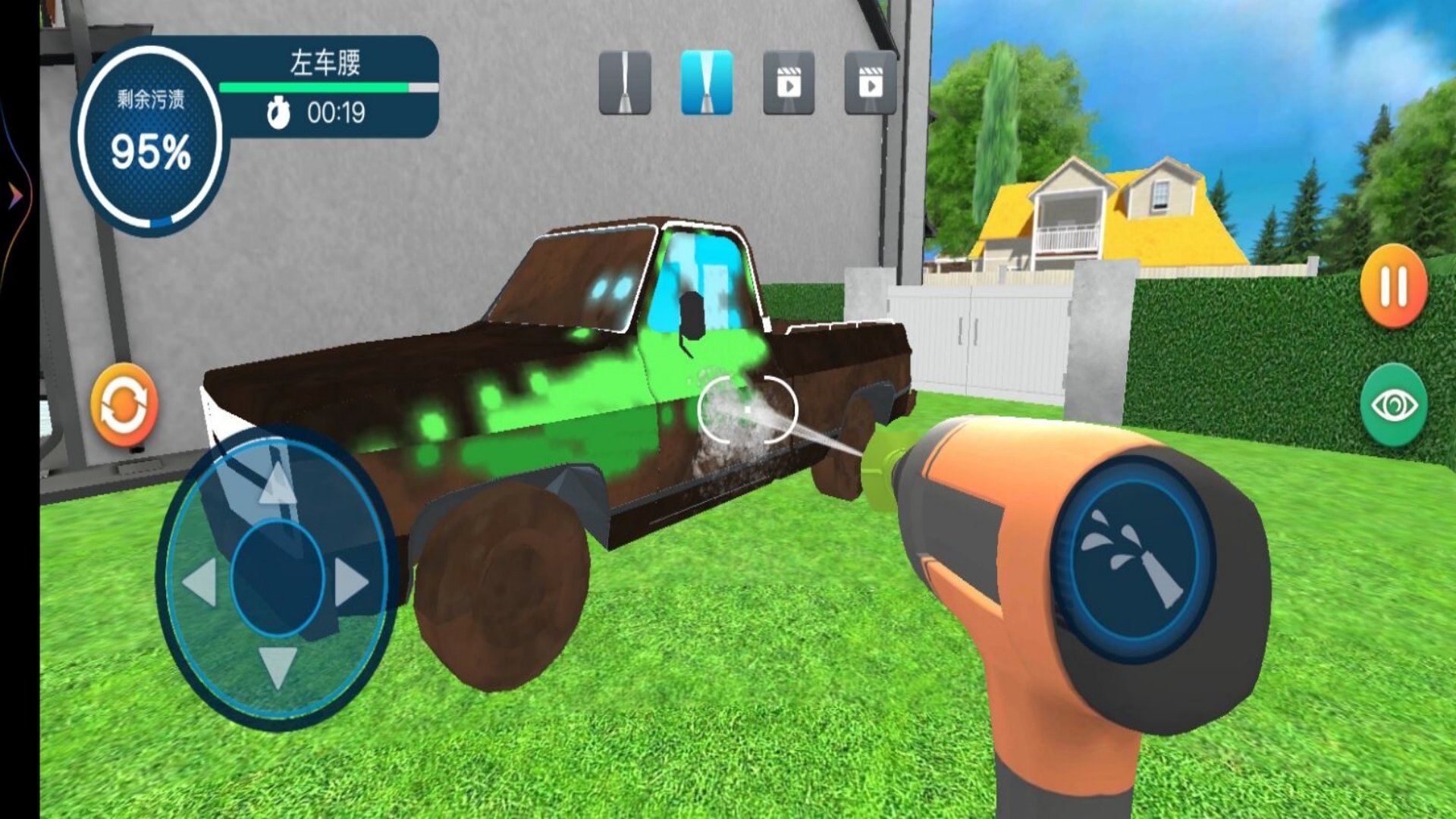Tap the orange rotate arrows button

tap(124, 404)
